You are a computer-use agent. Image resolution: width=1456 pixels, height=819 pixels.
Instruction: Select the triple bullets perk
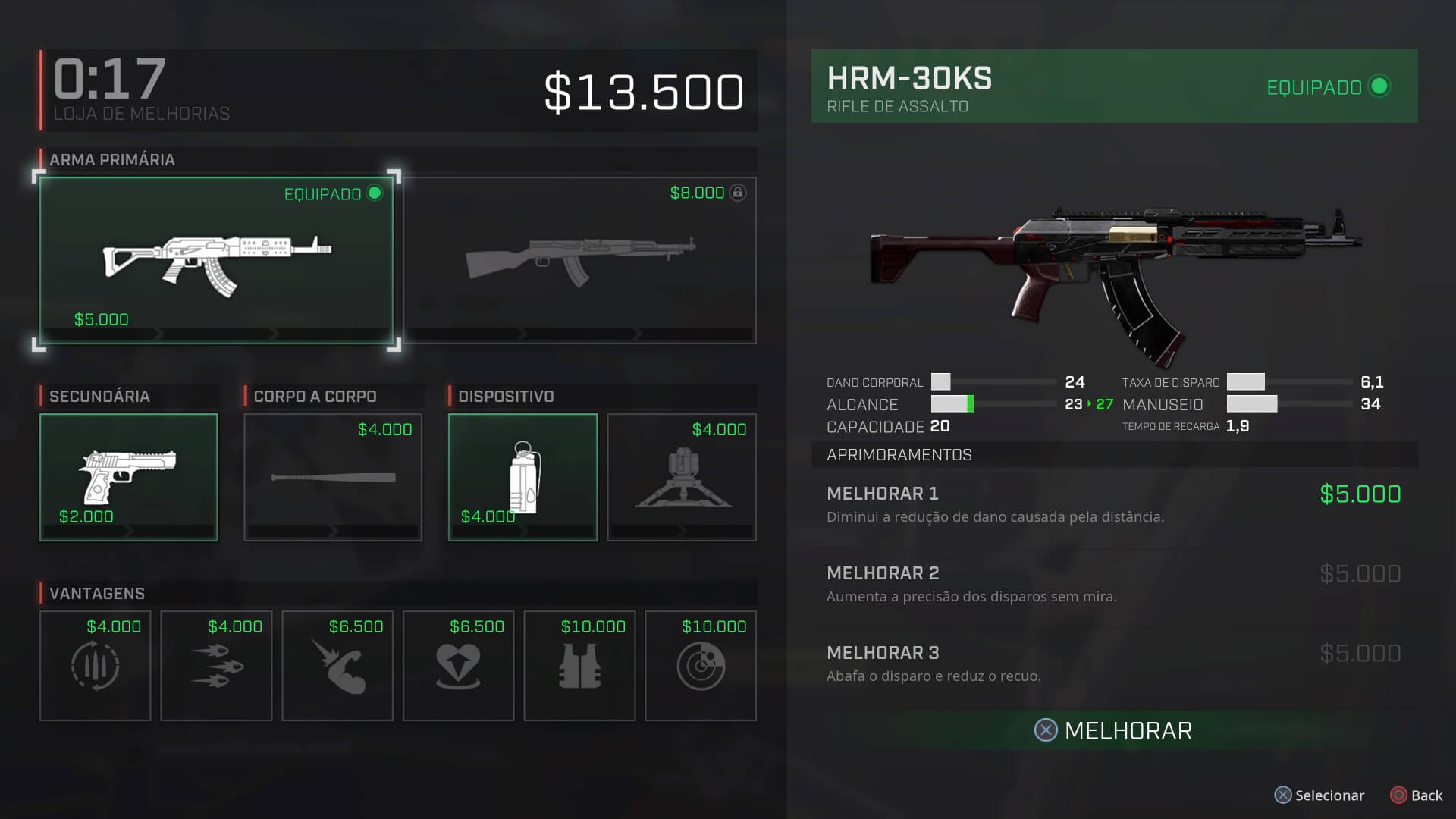pos(216,666)
